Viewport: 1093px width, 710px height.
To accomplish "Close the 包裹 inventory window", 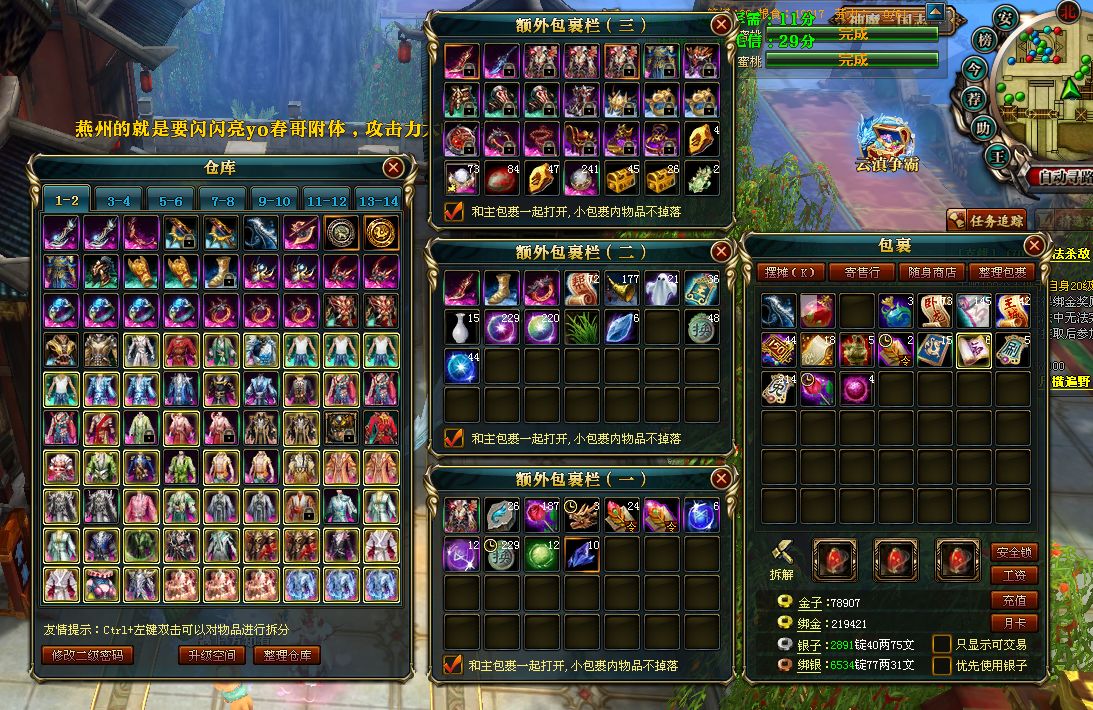I will [1034, 246].
